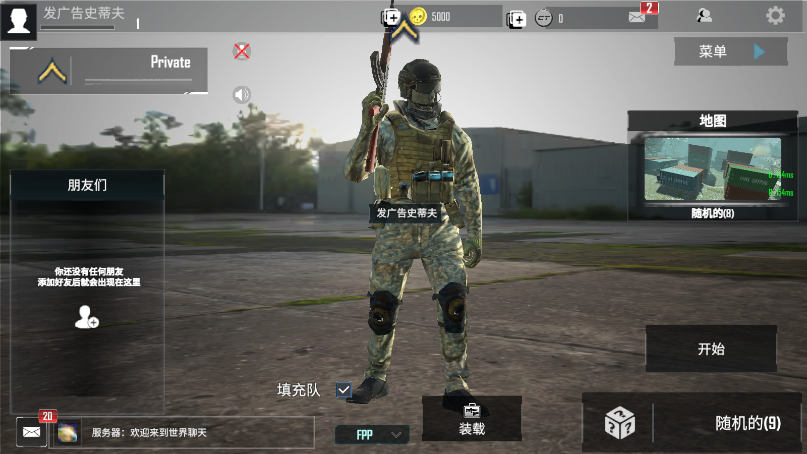The width and height of the screenshot is (807, 454).
Task: Open the mail envelope with 2 badge
Action: [638, 16]
